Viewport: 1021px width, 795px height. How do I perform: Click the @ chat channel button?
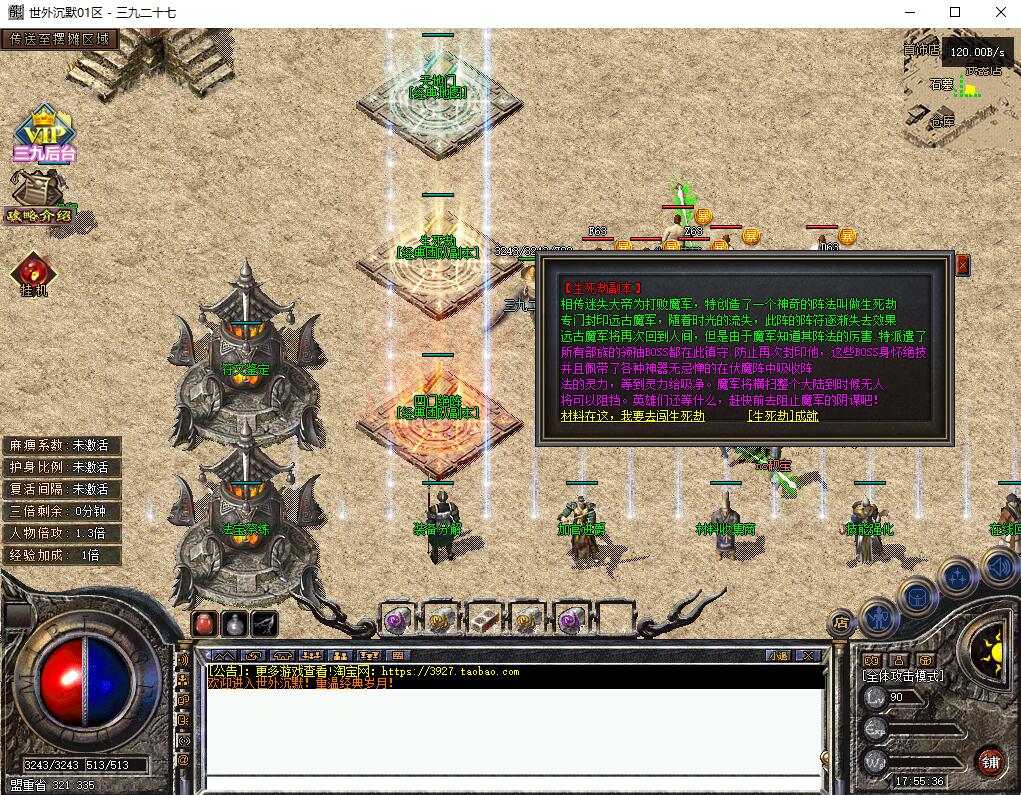click(184, 760)
